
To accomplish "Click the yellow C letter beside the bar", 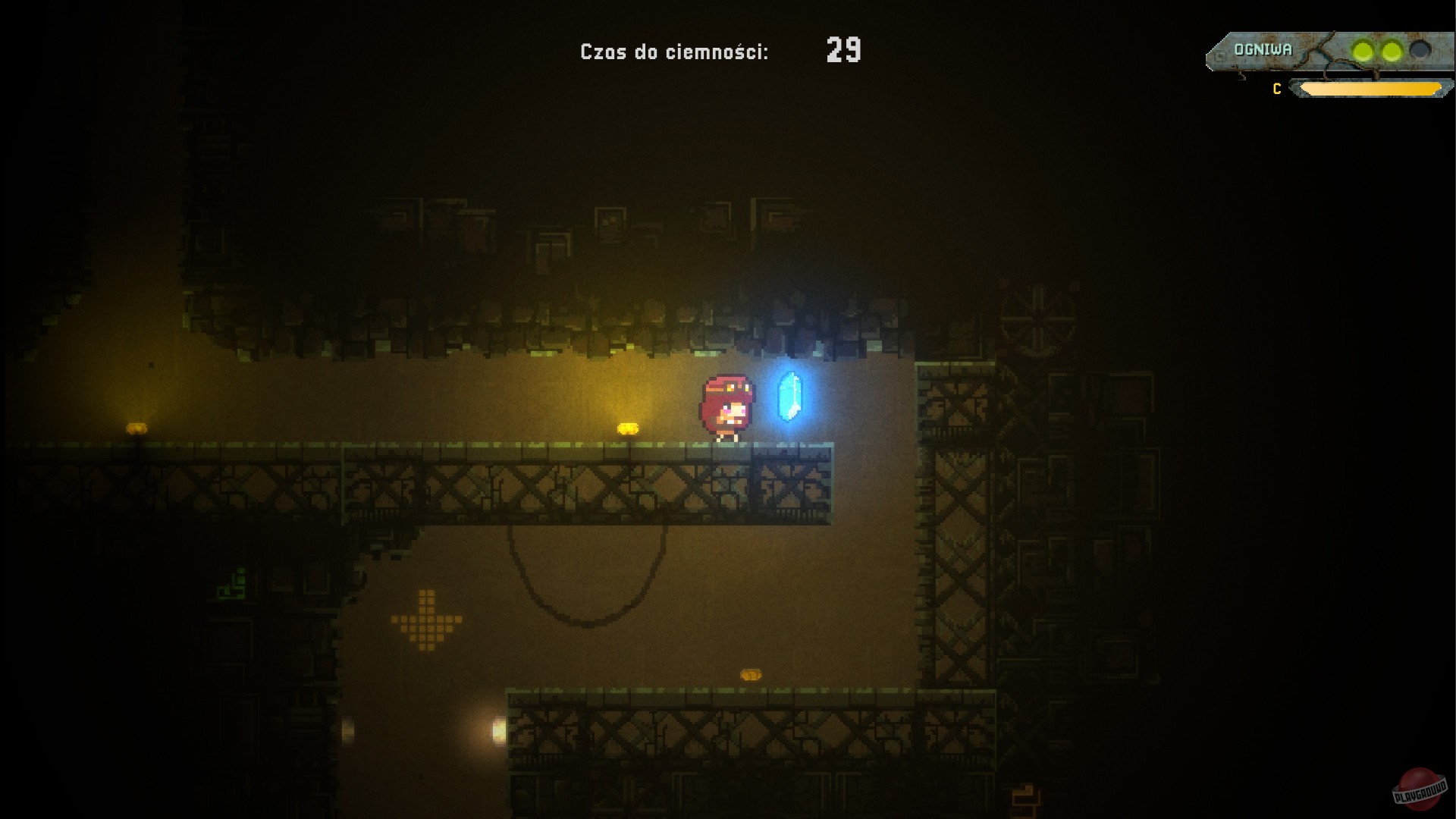I will [x=1276, y=89].
